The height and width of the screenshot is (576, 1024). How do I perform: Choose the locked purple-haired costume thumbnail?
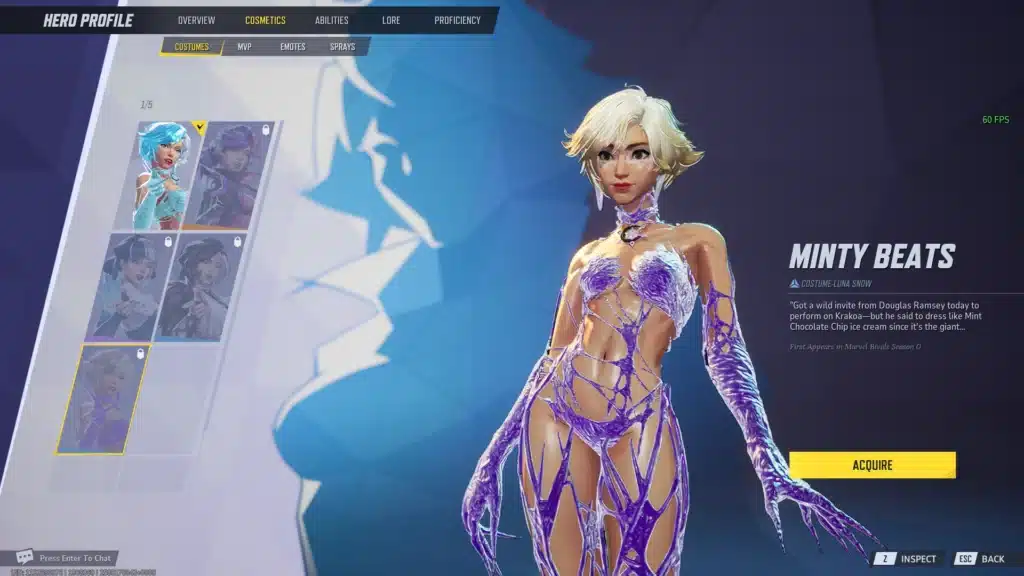point(232,176)
